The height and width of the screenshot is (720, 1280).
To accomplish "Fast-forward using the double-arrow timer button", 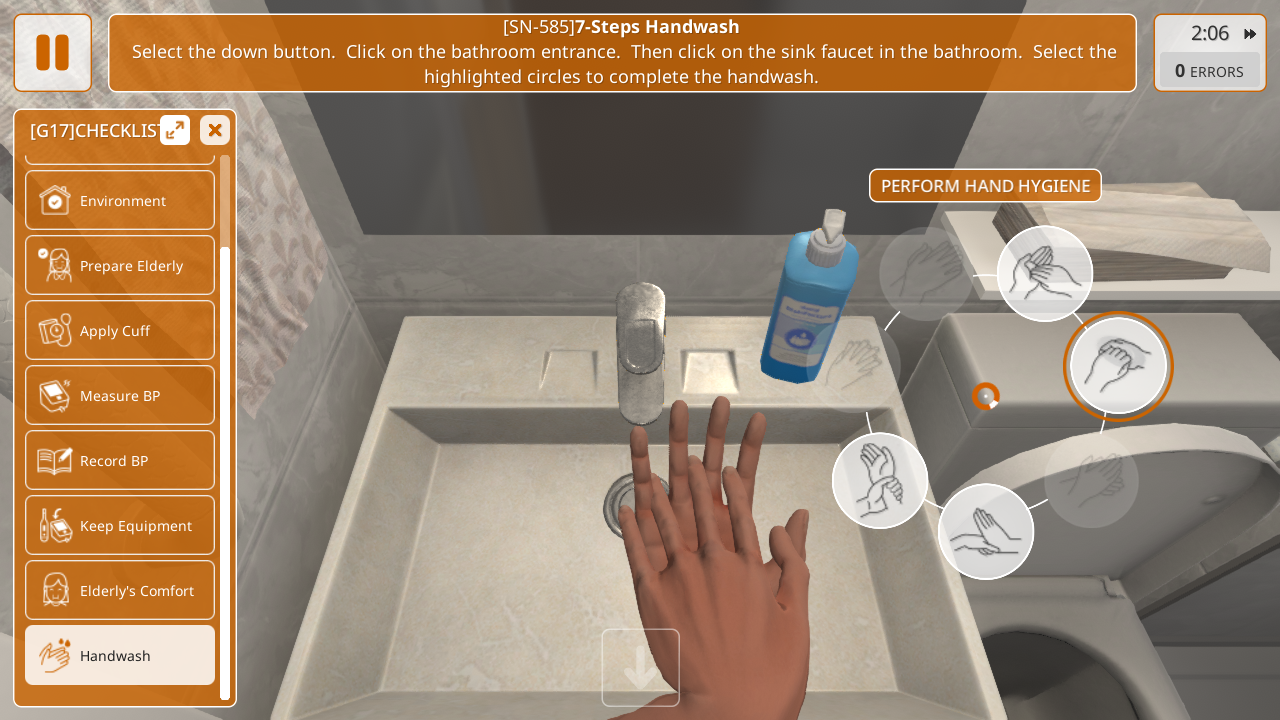I will (x=1250, y=34).
